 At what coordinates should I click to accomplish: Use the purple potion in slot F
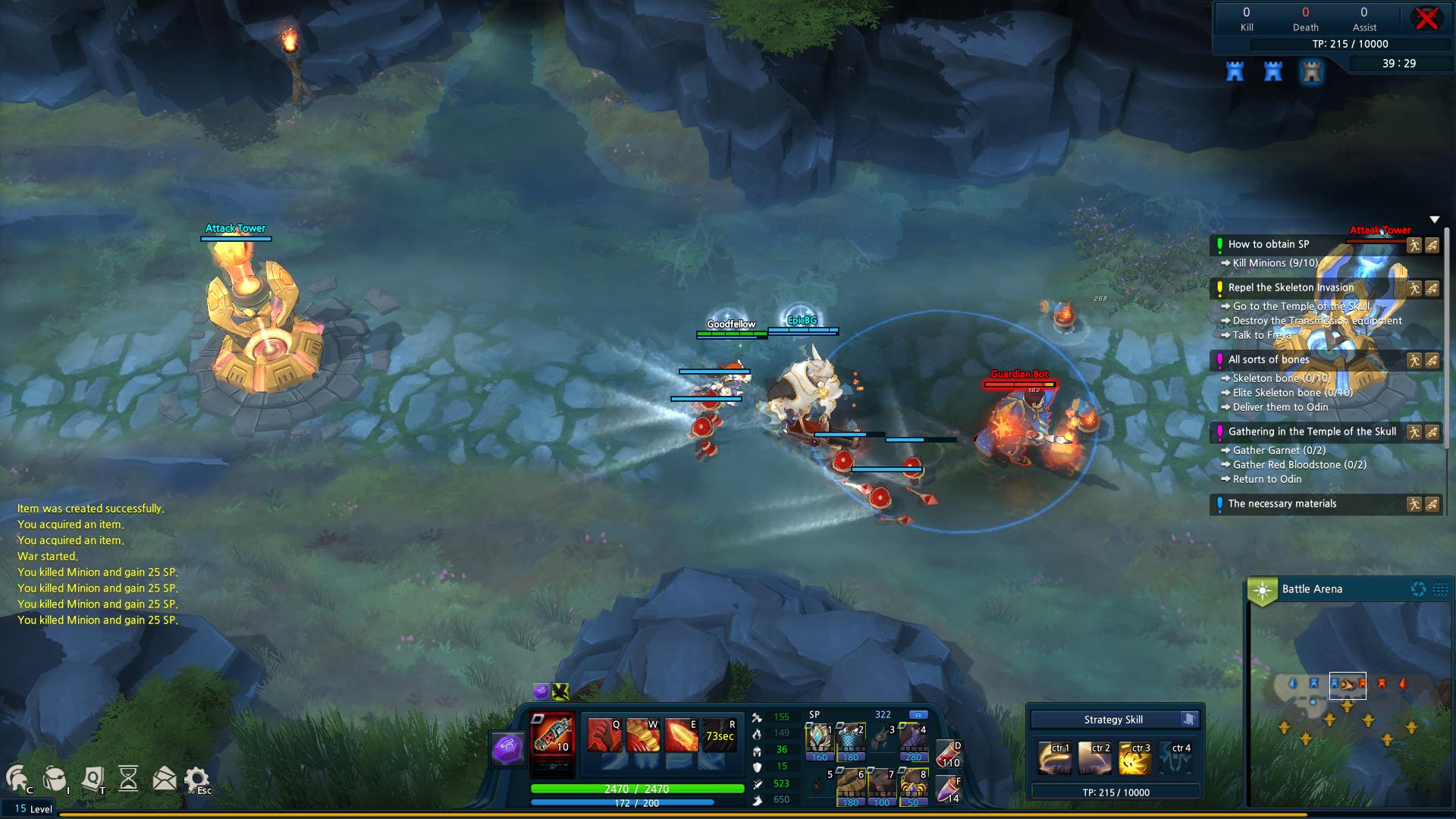(x=949, y=789)
